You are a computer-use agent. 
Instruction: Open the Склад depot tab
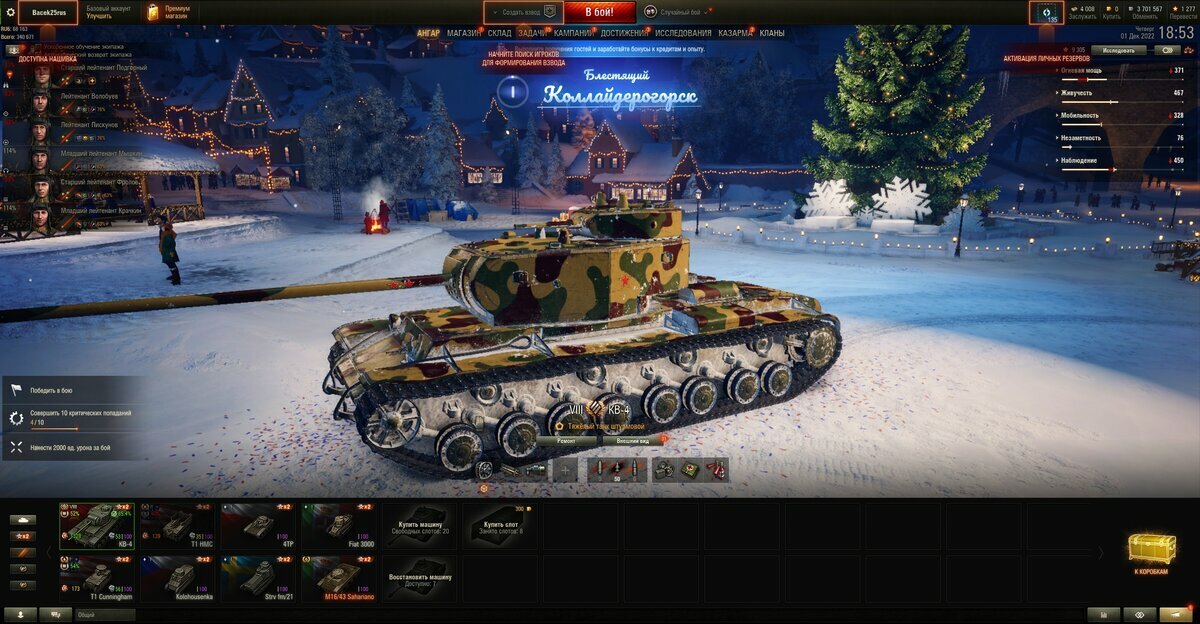point(499,33)
